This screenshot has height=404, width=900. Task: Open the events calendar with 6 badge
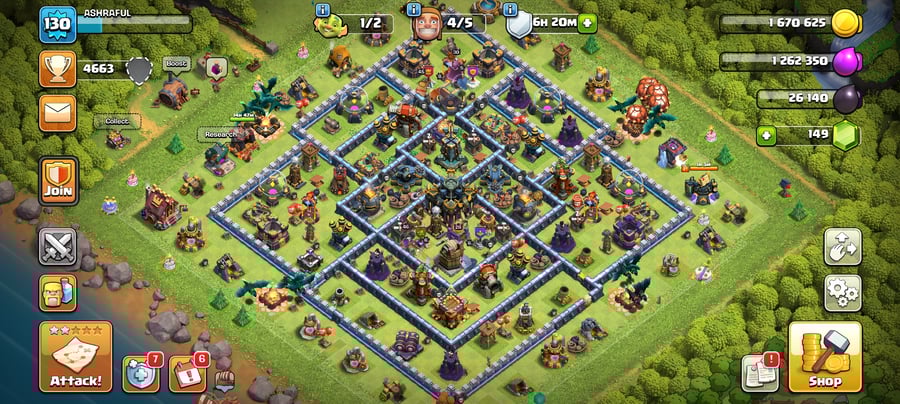coord(186,373)
